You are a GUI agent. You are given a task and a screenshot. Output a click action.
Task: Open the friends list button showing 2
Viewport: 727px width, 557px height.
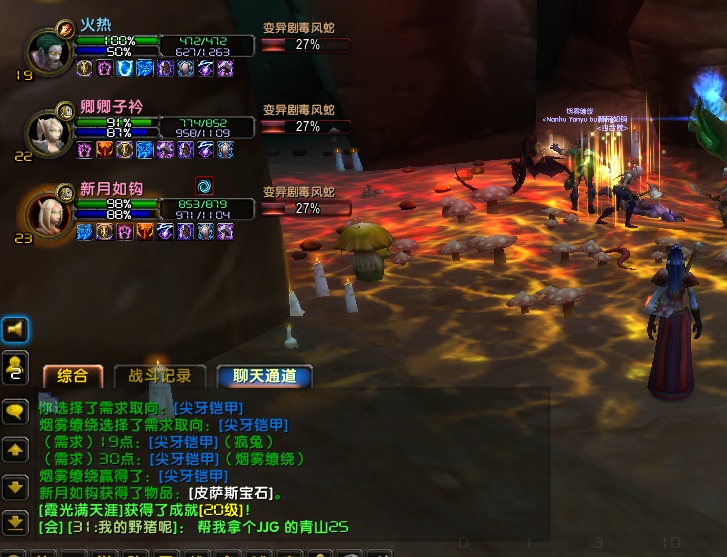pyautogui.click(x=15, y=367)
